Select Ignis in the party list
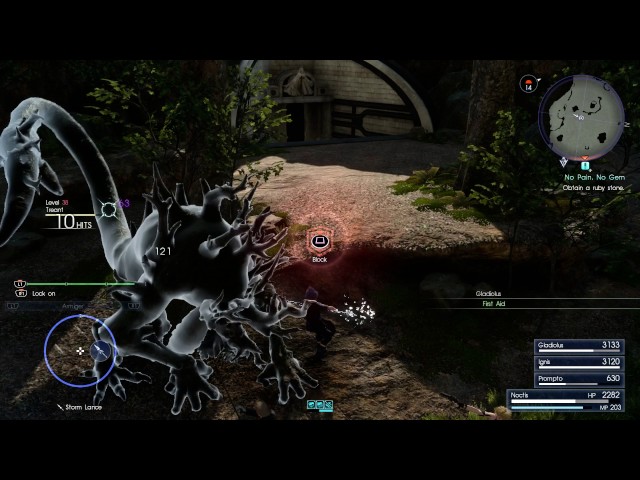Image resolution: width=640 pixels, height=480 pixels. point(580,362)
